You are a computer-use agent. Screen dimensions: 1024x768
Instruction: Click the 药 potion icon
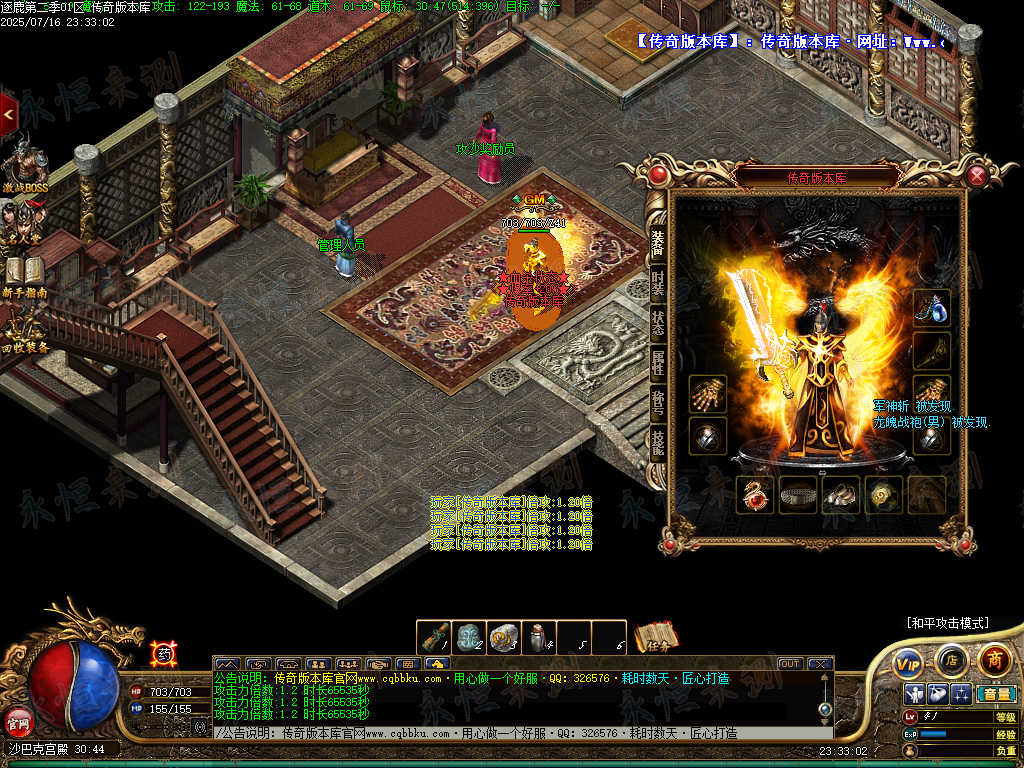tap(163, 654)
